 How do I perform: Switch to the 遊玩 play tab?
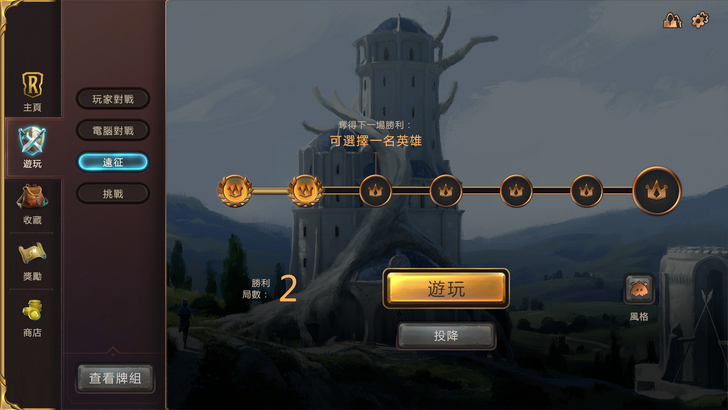point(32,145)
